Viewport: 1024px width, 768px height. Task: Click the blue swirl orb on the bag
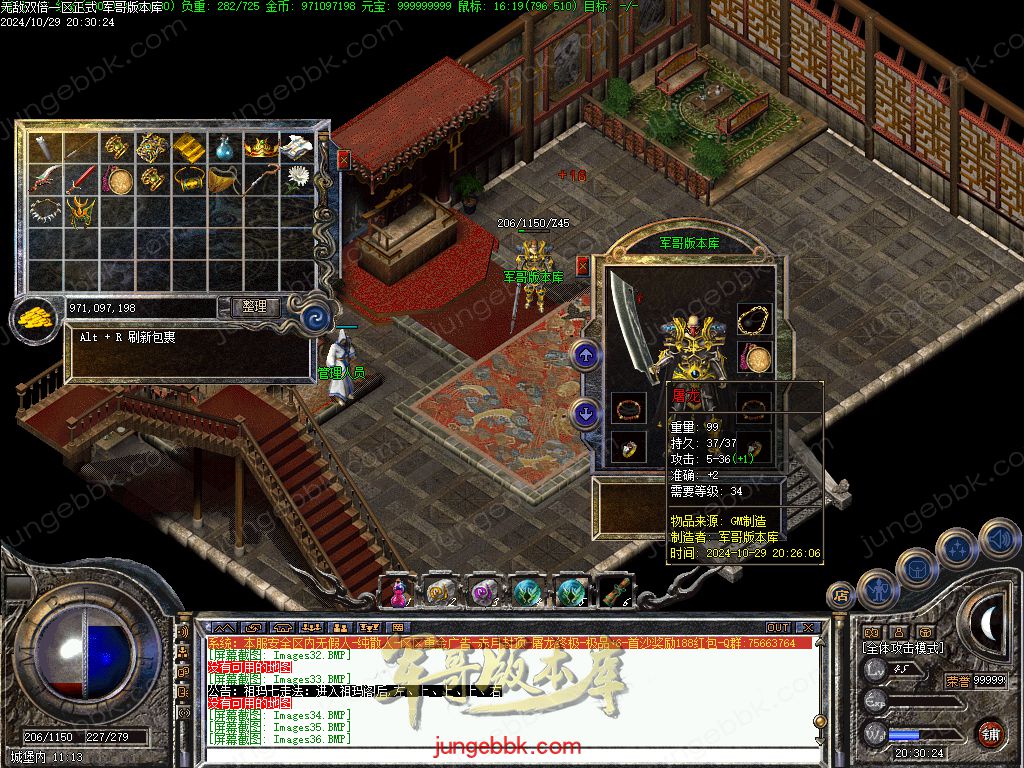pyautogui.click(x=318, y=318)
